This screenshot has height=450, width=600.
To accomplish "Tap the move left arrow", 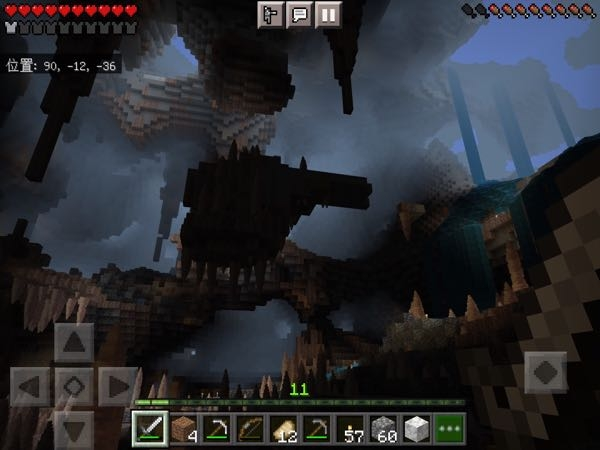I will pos(31,386).
